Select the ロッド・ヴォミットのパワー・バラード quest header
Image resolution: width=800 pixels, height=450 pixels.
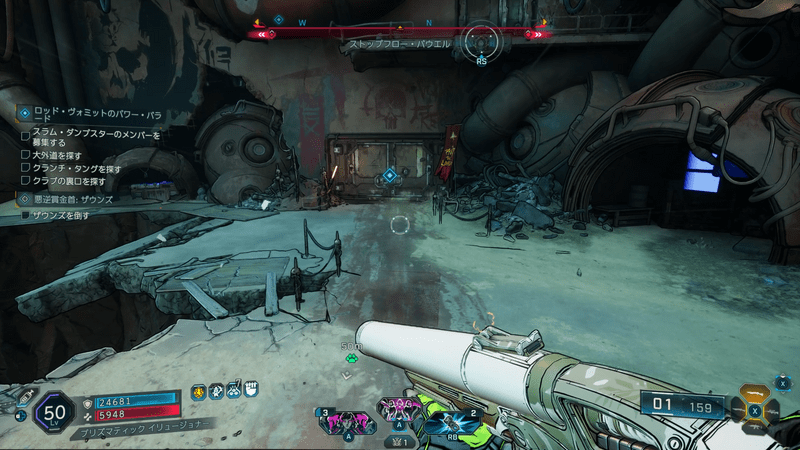[88, 113]
